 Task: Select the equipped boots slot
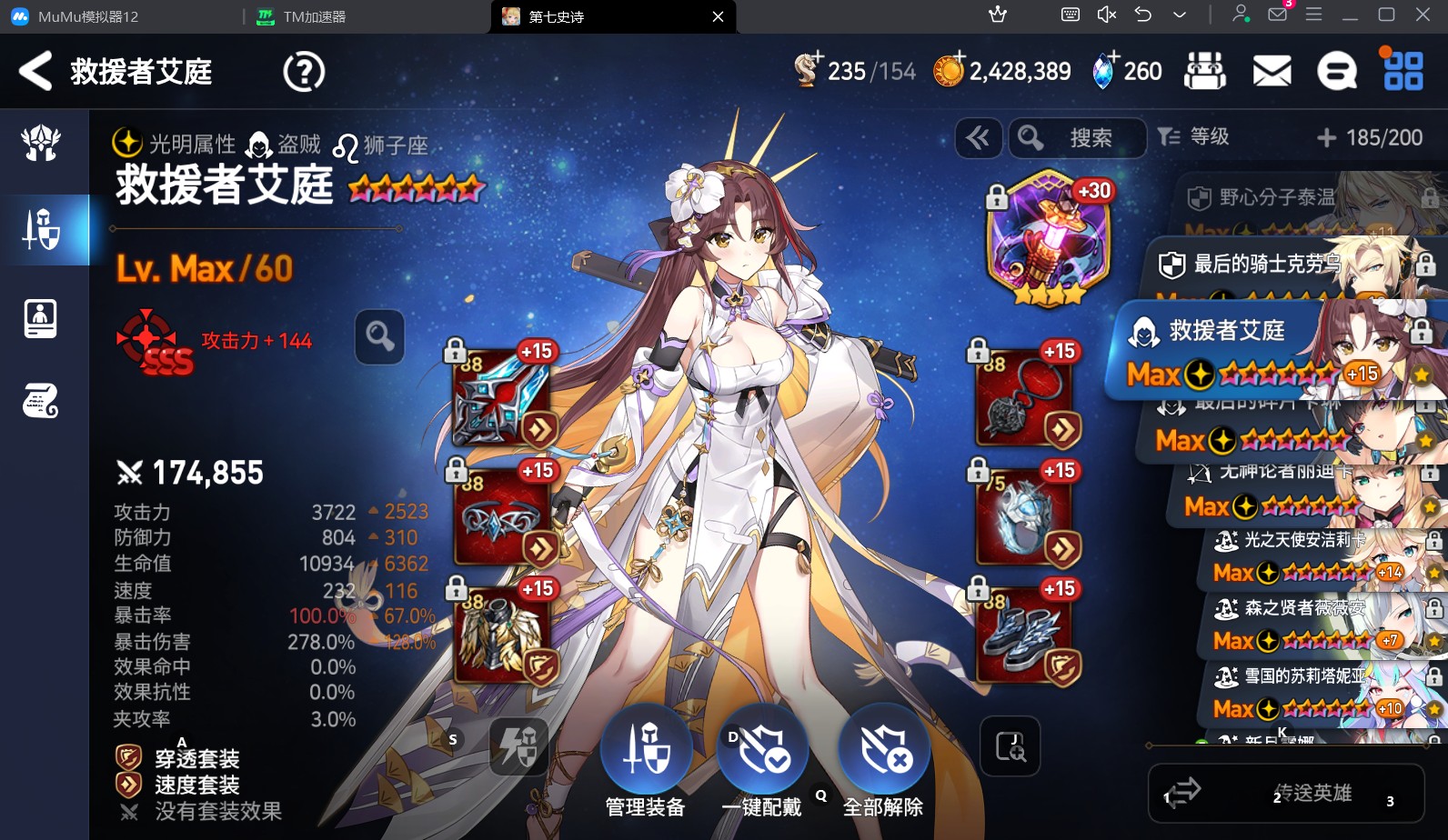point(1026,635)
